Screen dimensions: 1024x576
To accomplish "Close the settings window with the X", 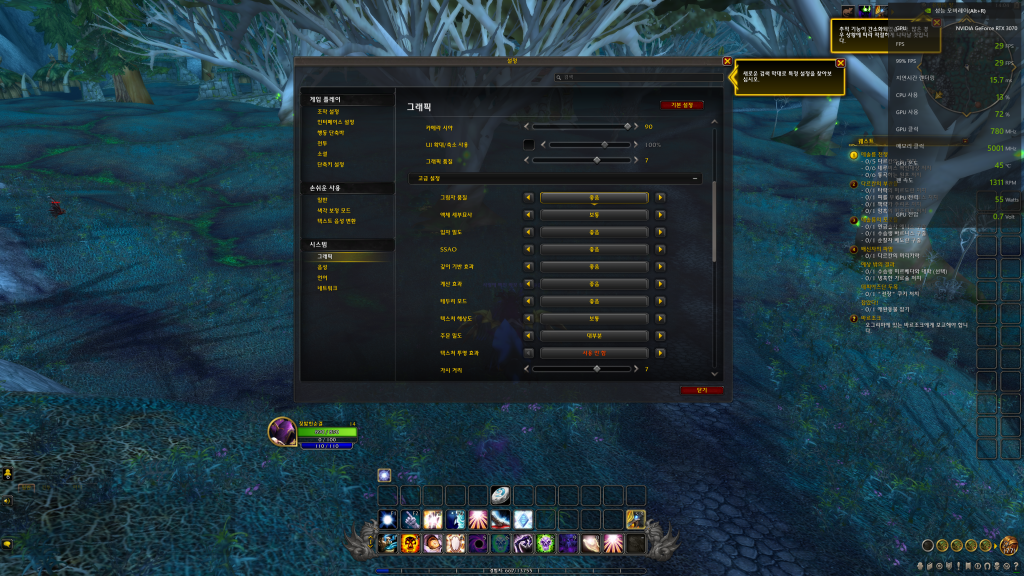I will click(x=727, y=62).
